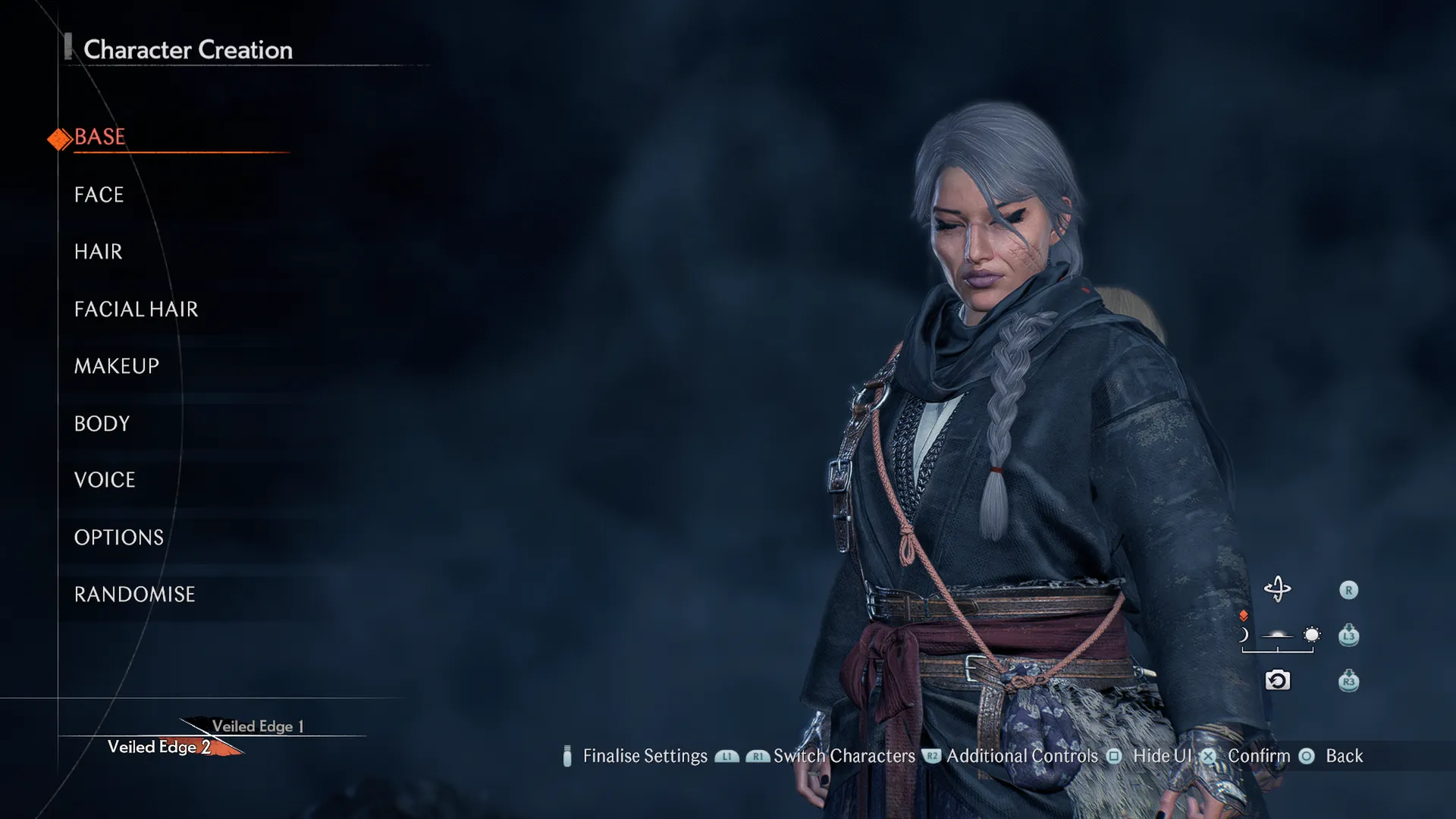Image resolution: width=1456 pixels, height=819 pixels.
Task: Click the rotate camera icon
Action: [1277, 589]
